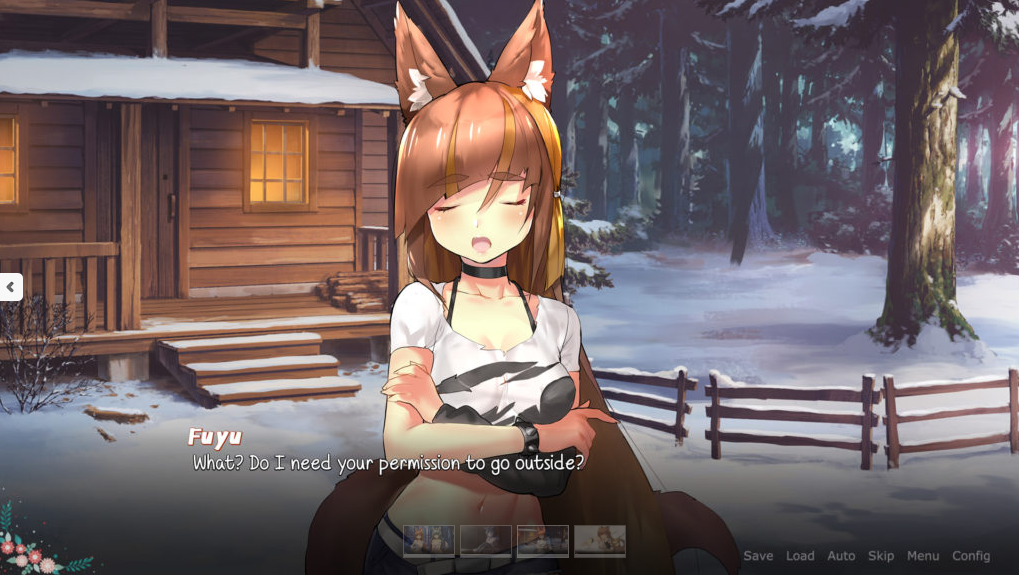The image size is (1019, 575).
Task: Enable Auto text advance
Action: (841, 556)
